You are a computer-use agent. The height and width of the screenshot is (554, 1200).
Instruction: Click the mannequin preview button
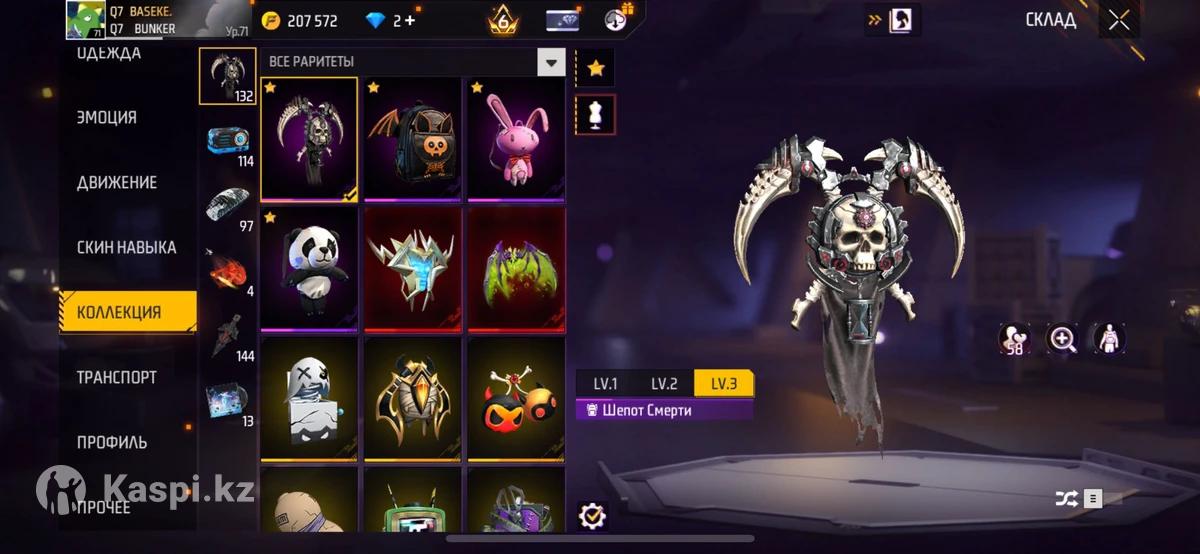(596, 115)
